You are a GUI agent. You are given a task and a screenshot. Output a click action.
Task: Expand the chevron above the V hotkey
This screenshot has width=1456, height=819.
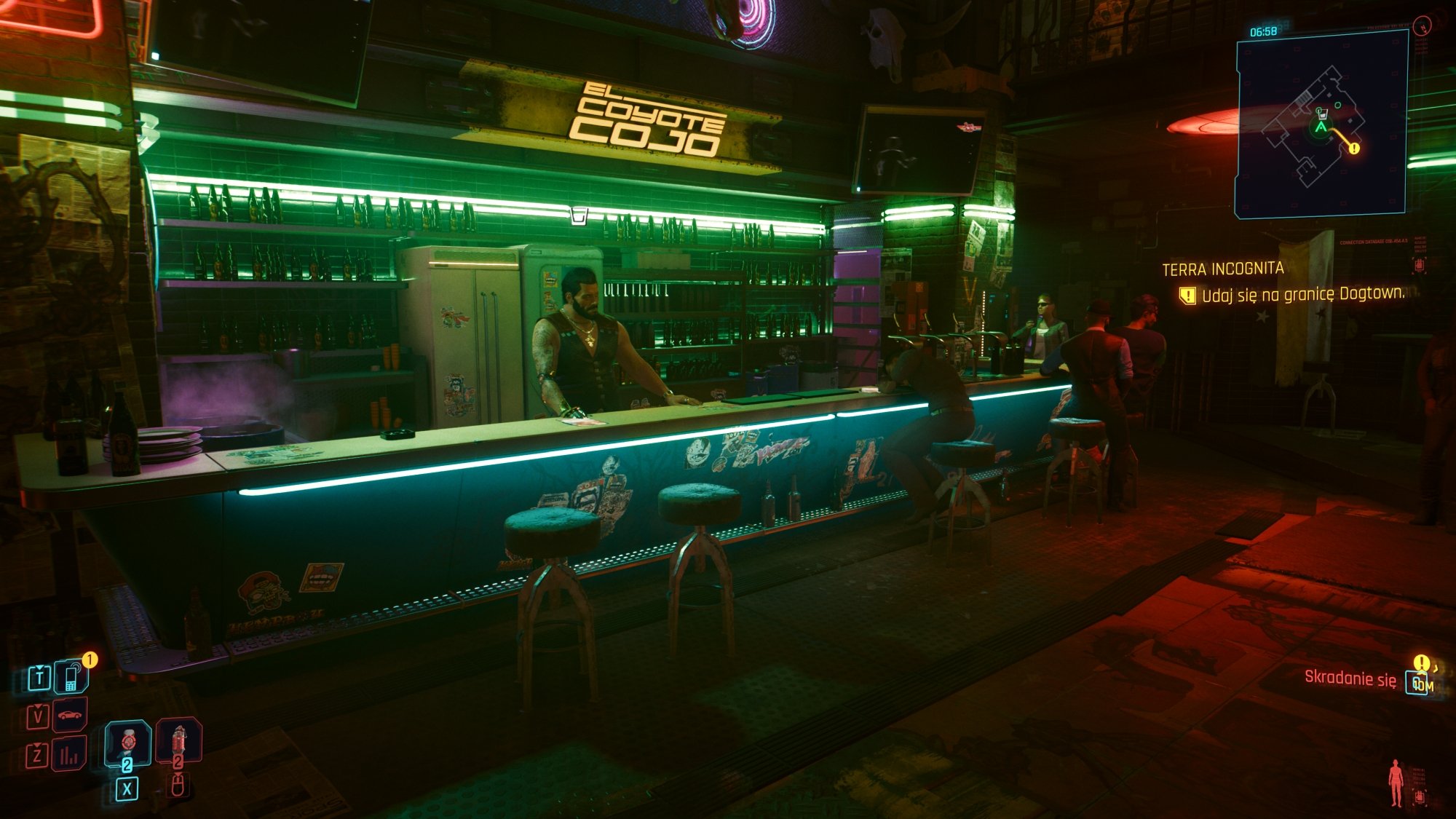click(x=38, y=707)
